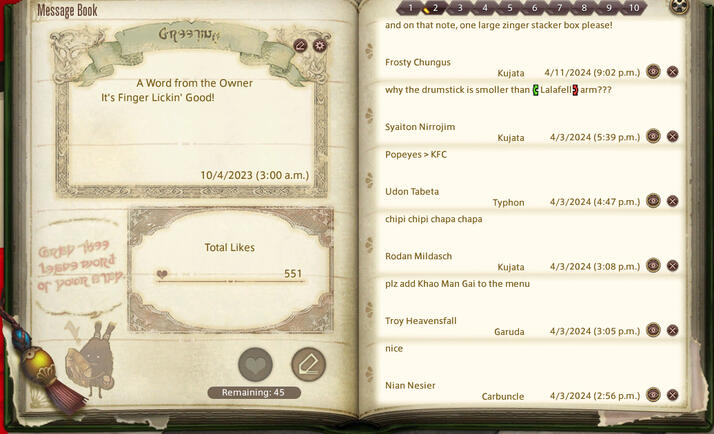This screenshot has width=714, height=434.
Task: Delete Nian Nesier's message
Action: [673, 395]
